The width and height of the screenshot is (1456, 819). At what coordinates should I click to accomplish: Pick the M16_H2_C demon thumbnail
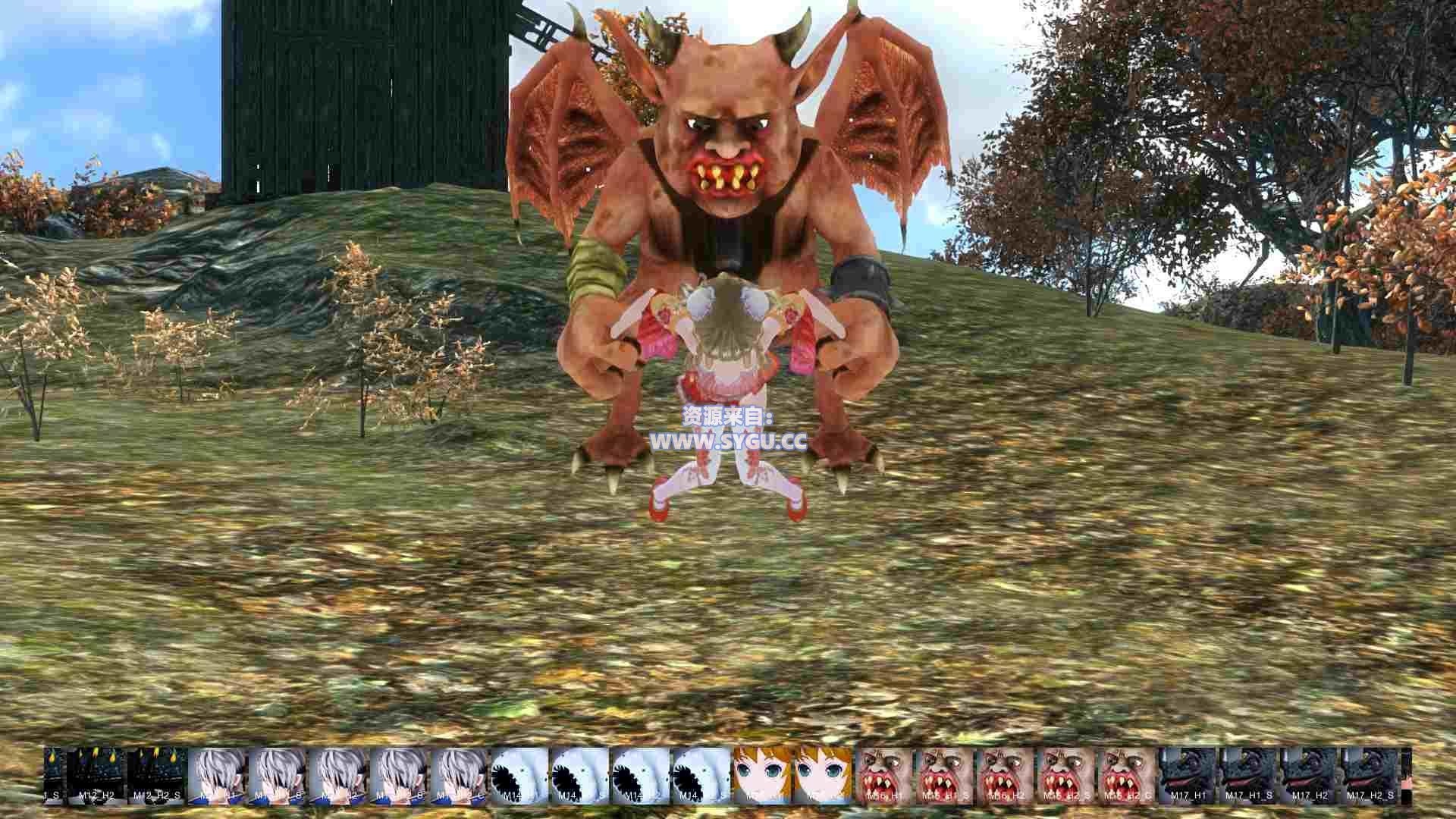[x=1127, y=775]
